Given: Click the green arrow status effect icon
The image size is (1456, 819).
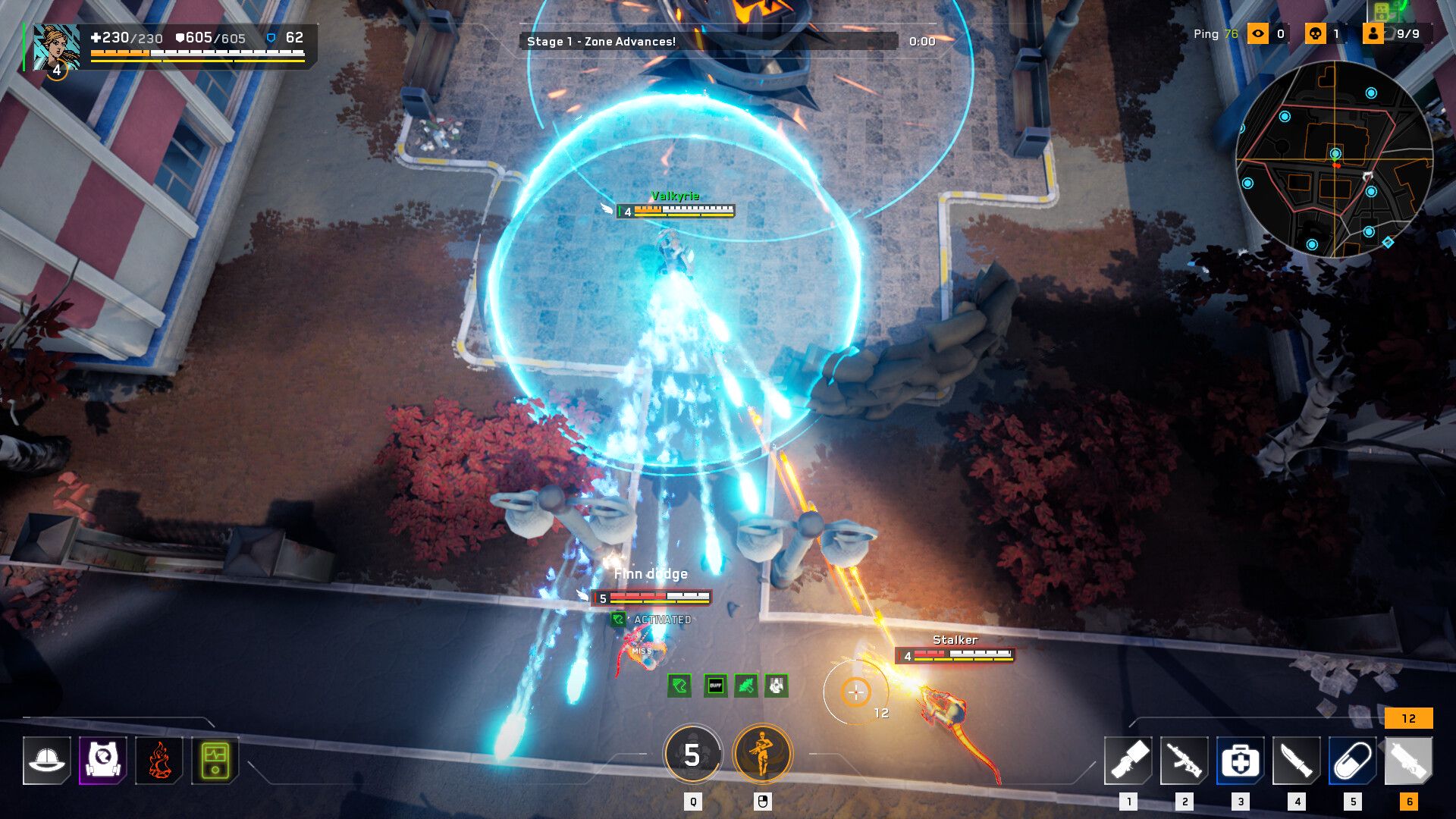Looking at the screenshot, I should [x=679, y=686].
